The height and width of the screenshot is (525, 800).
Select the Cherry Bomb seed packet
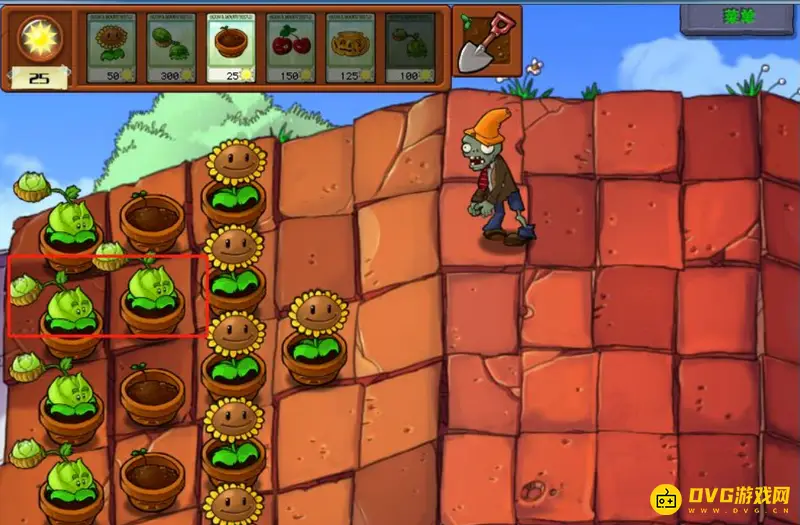coord(292,47)
